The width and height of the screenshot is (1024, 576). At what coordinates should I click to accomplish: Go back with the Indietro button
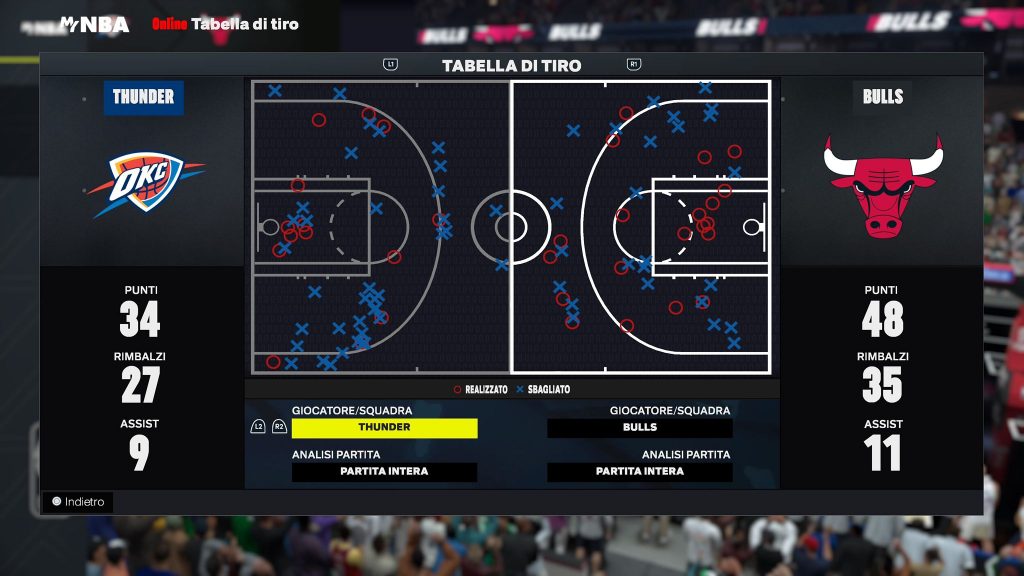pyautogui.click(x=78, y=502)
